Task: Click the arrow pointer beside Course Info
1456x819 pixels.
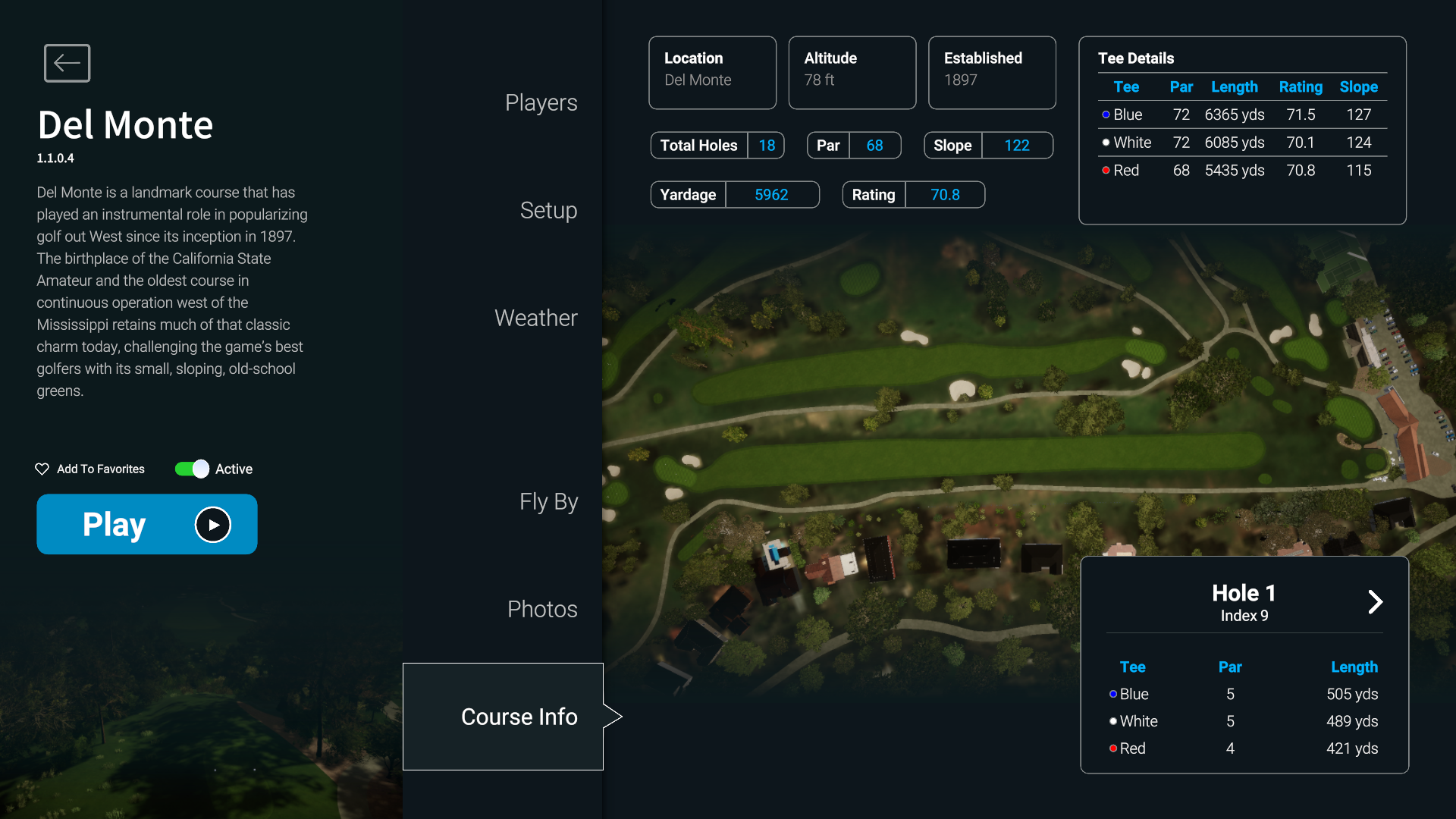Action: (x=613, y=716)
